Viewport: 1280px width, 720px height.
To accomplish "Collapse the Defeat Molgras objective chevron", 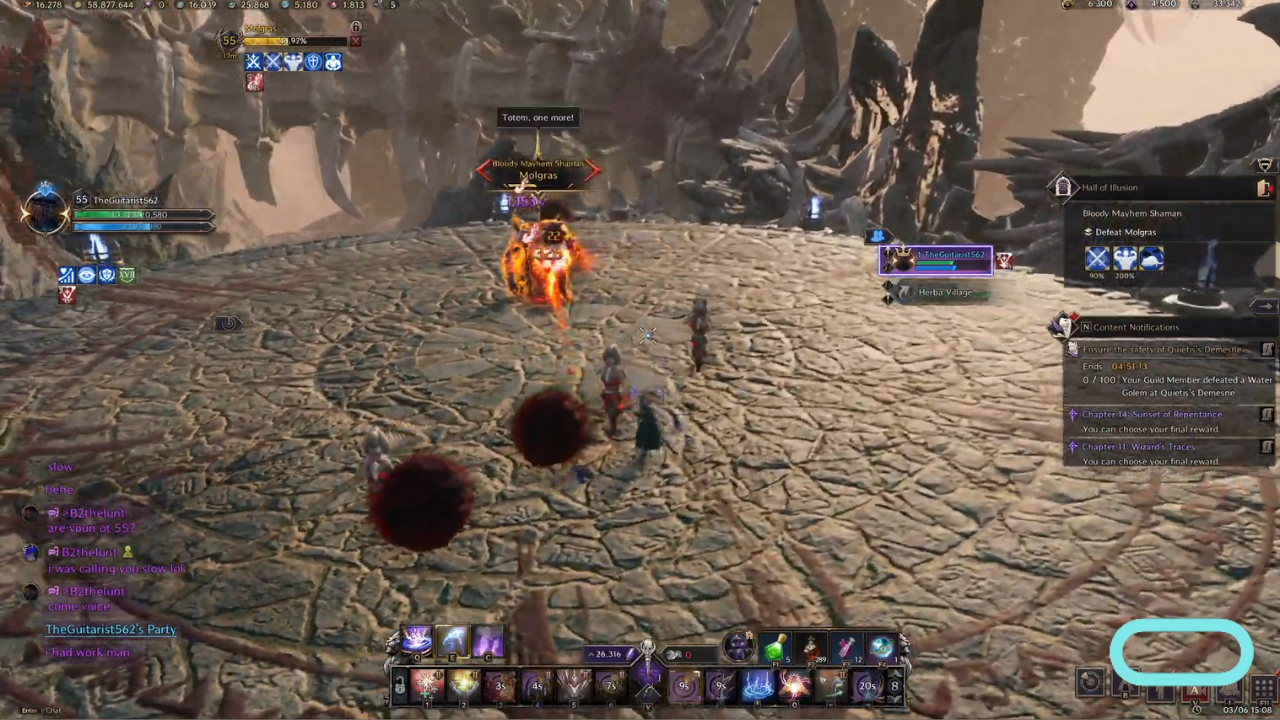I will coord(1087,232).
